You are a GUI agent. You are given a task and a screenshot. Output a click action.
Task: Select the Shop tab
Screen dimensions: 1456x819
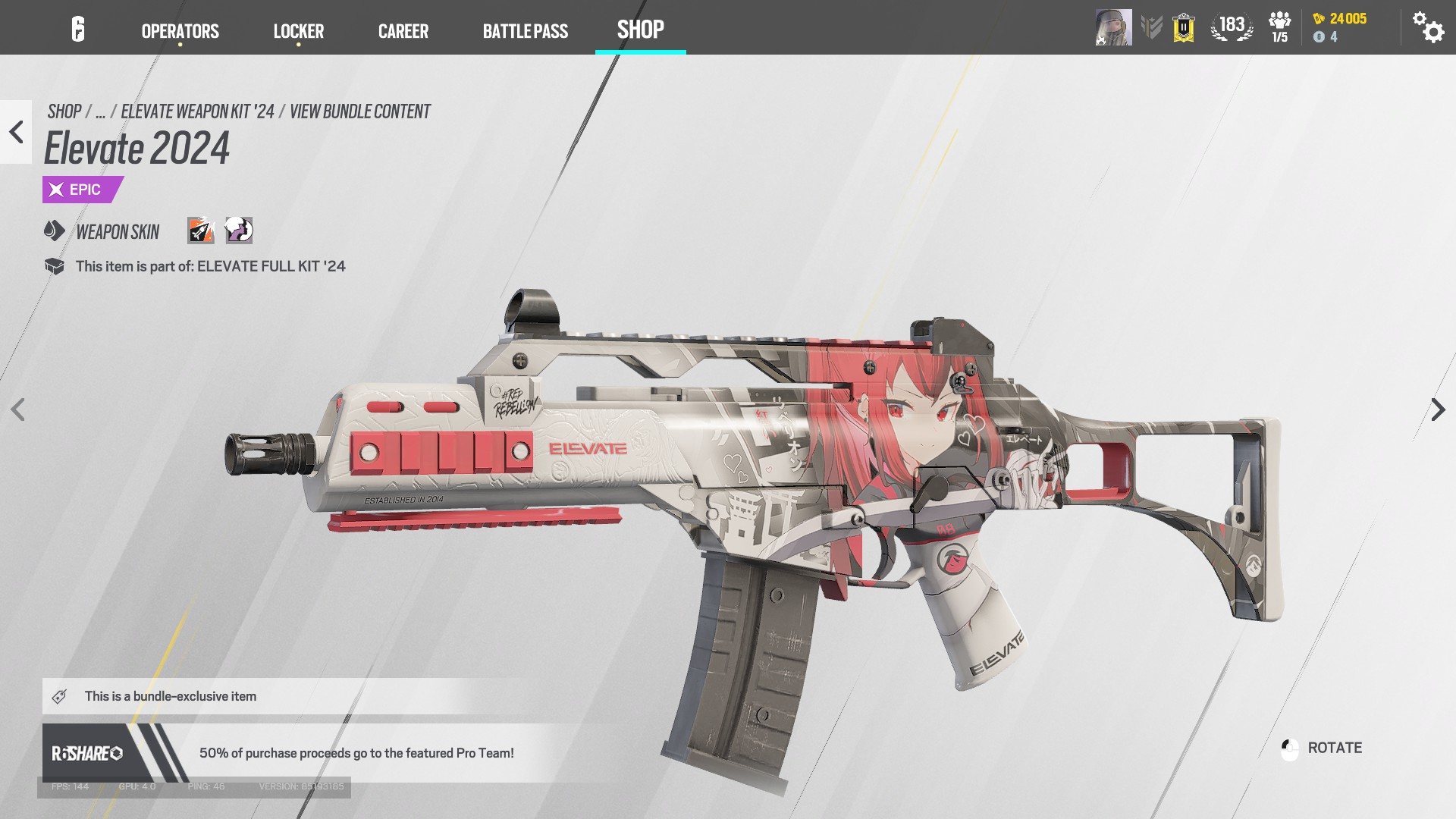click(x=640, y=30)
